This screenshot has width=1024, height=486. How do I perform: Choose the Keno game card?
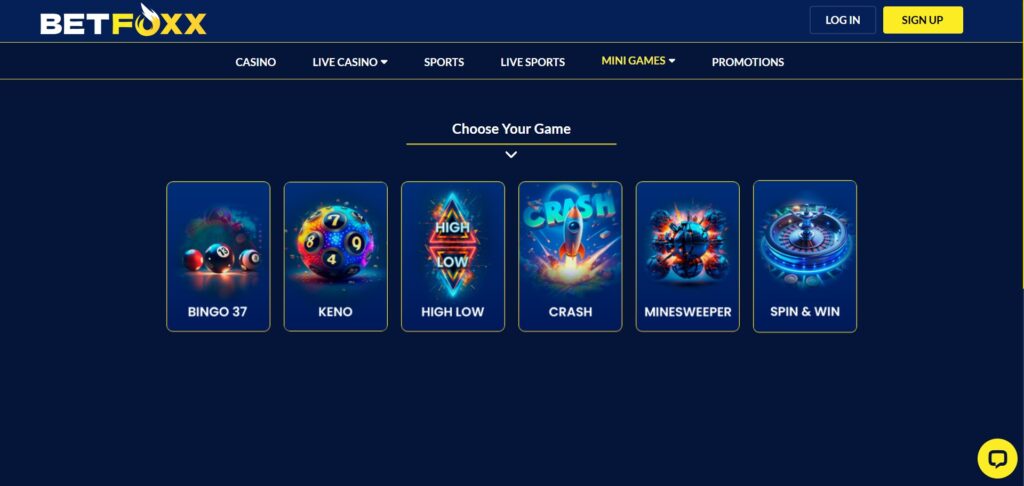click(335, 256)
